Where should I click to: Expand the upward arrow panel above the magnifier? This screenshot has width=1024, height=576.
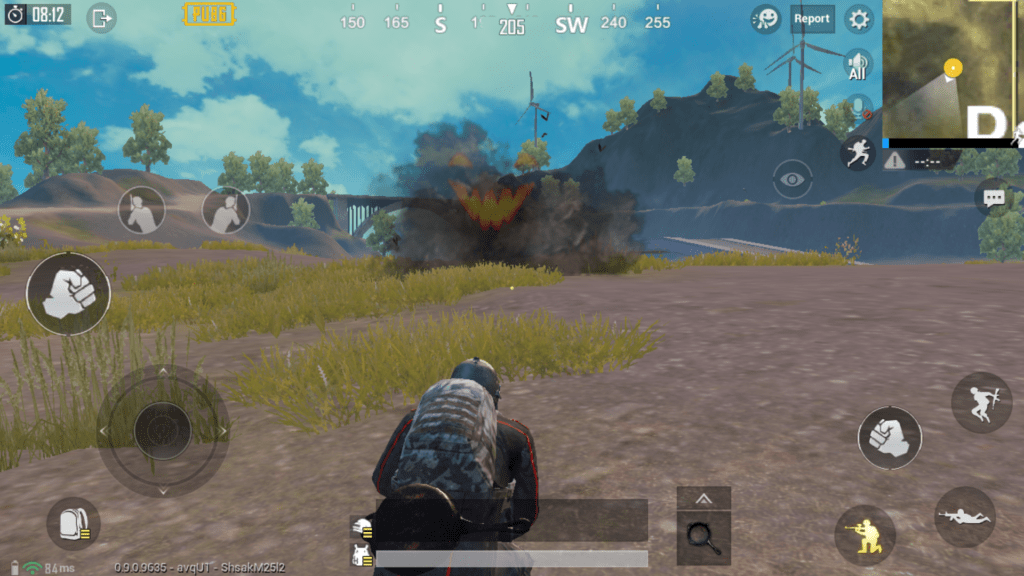(x=704, y=498)
